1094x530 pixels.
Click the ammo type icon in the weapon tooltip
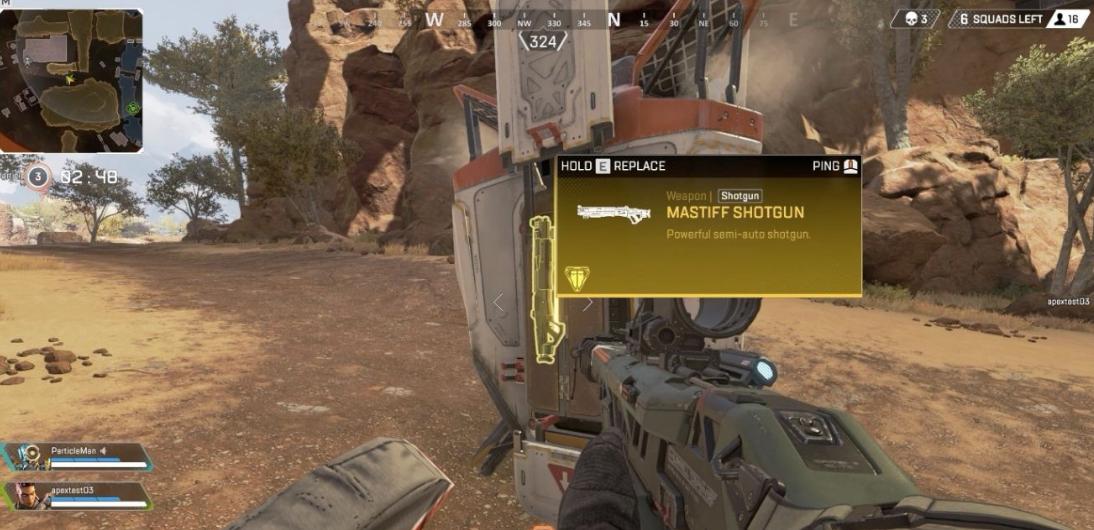pos(577,278)
